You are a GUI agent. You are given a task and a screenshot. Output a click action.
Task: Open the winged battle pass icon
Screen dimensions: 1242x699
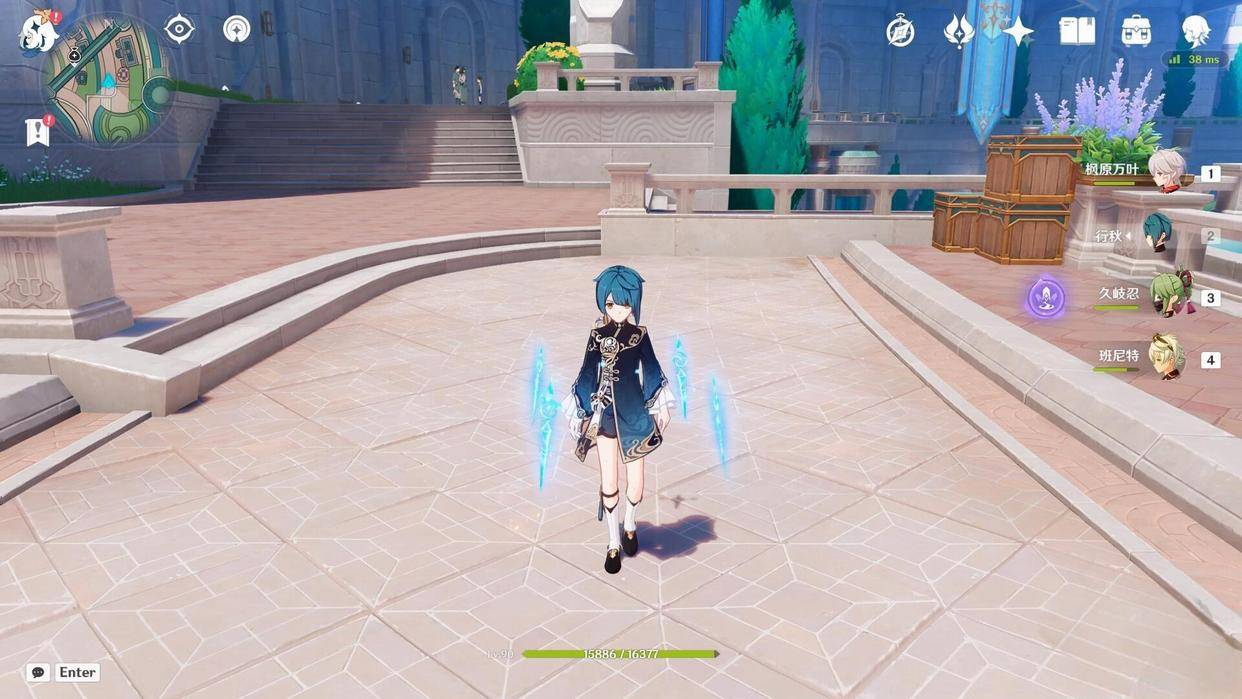(x=959, y=32)
